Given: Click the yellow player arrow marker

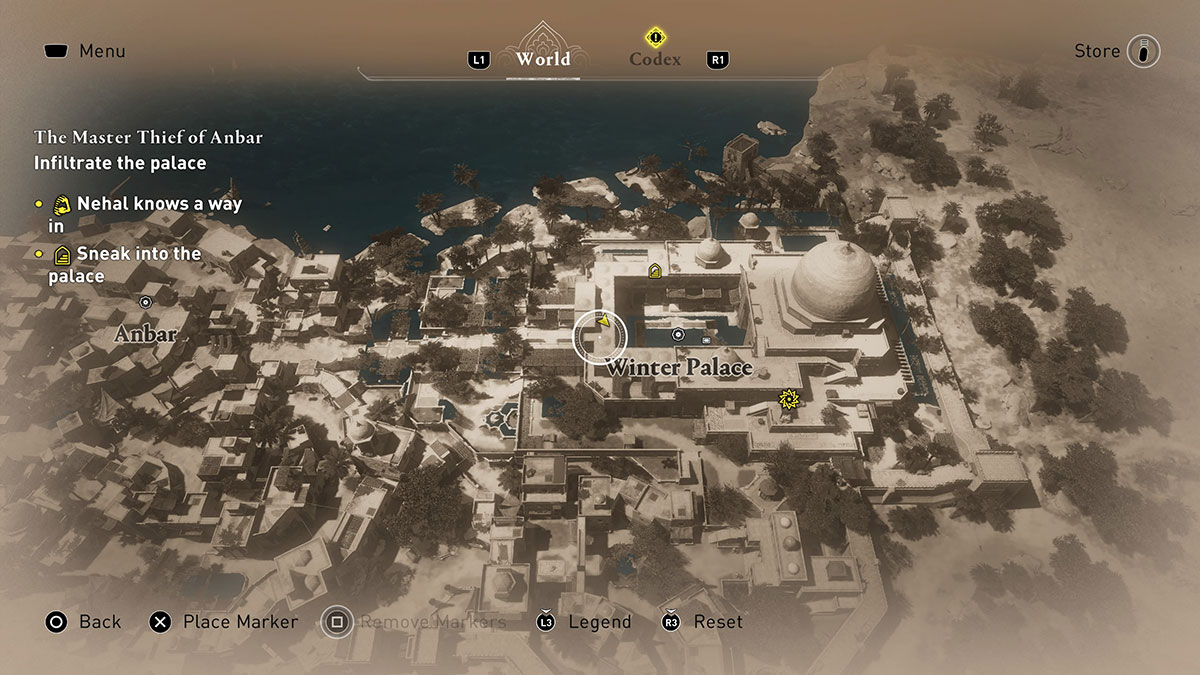Looking at the screenshot, I should [x=603, y=321].
